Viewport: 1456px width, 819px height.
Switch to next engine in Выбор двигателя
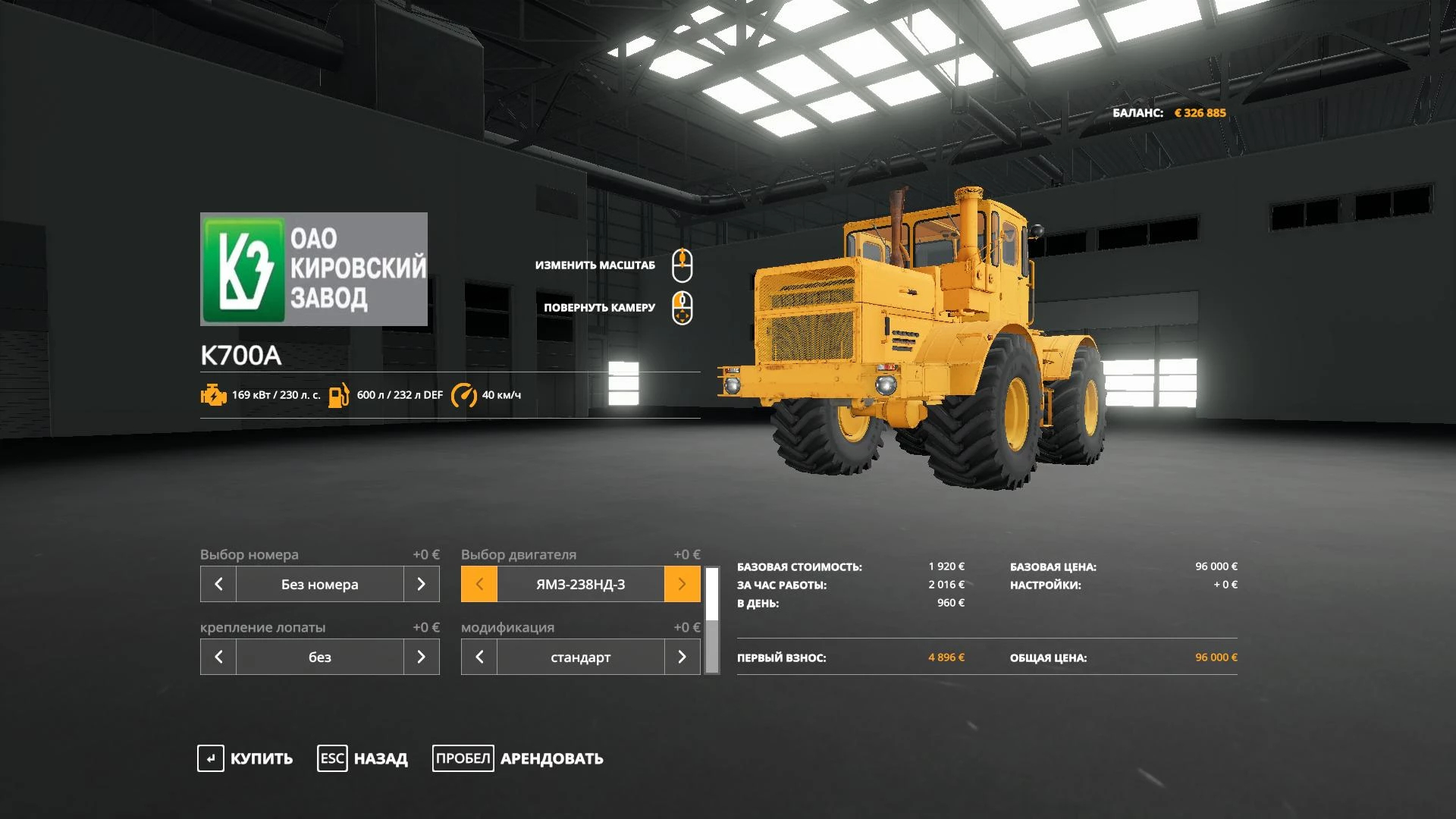click(682, 584)
